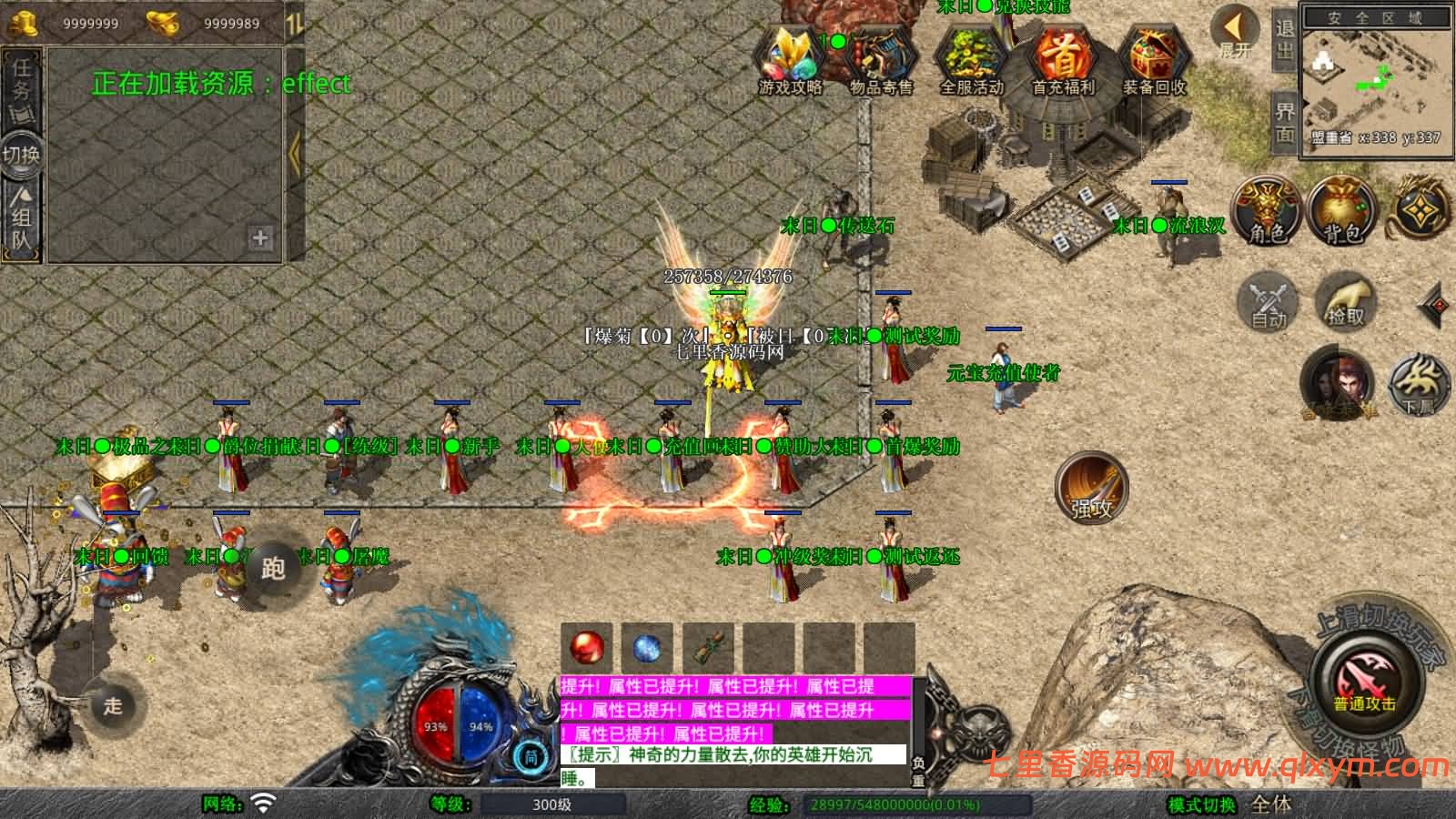Click the 退出 exit button

1284,40
